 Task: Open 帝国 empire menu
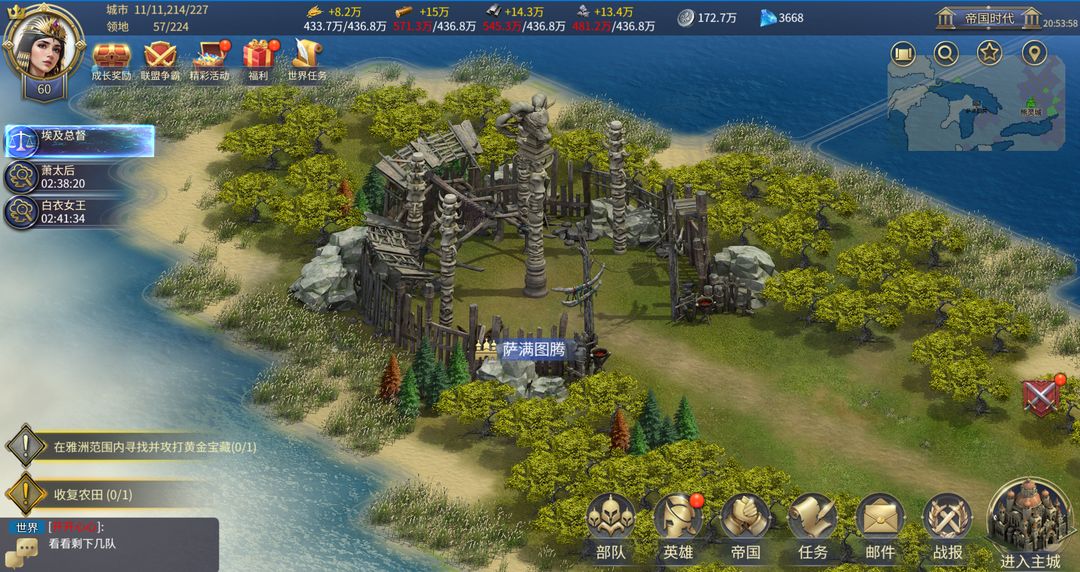click(745, 524)
